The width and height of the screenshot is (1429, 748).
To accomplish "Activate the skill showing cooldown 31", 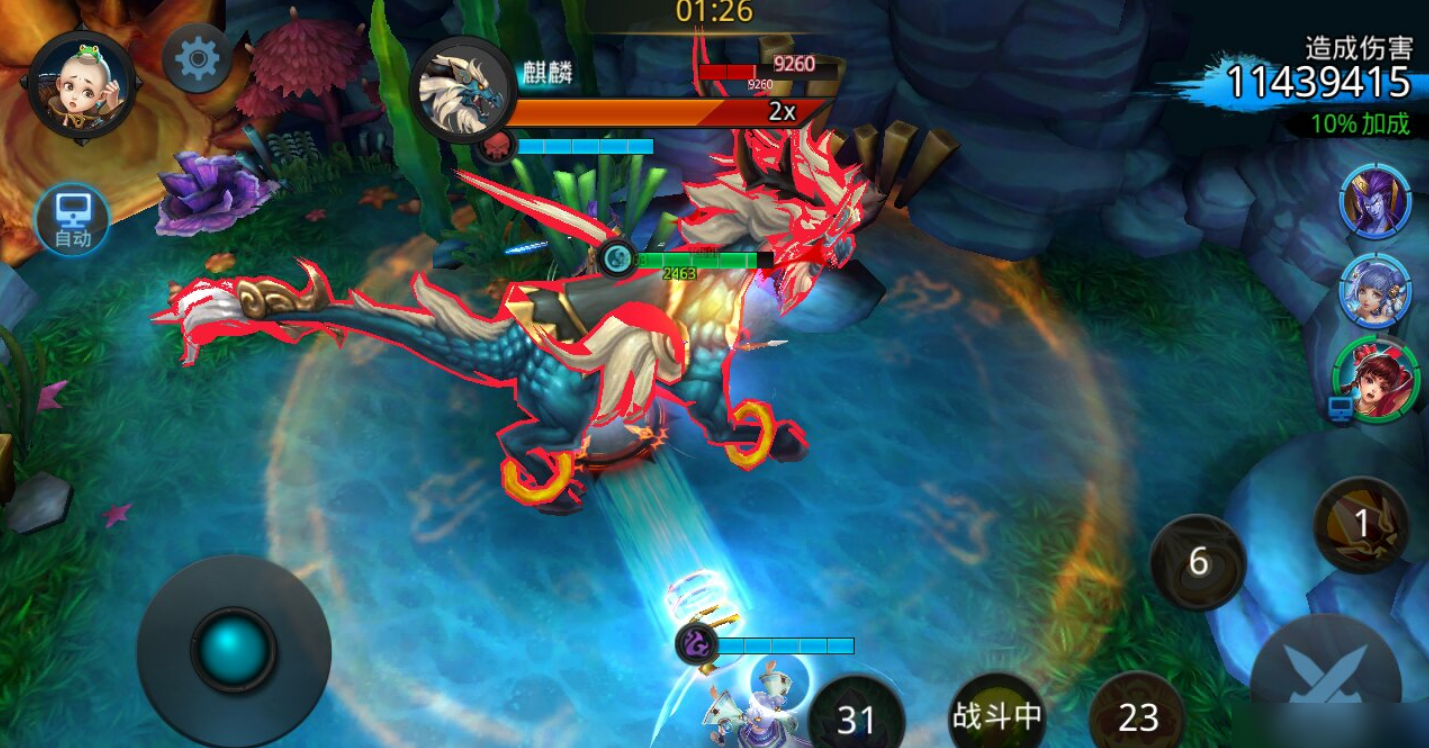I will coord(856,716).
